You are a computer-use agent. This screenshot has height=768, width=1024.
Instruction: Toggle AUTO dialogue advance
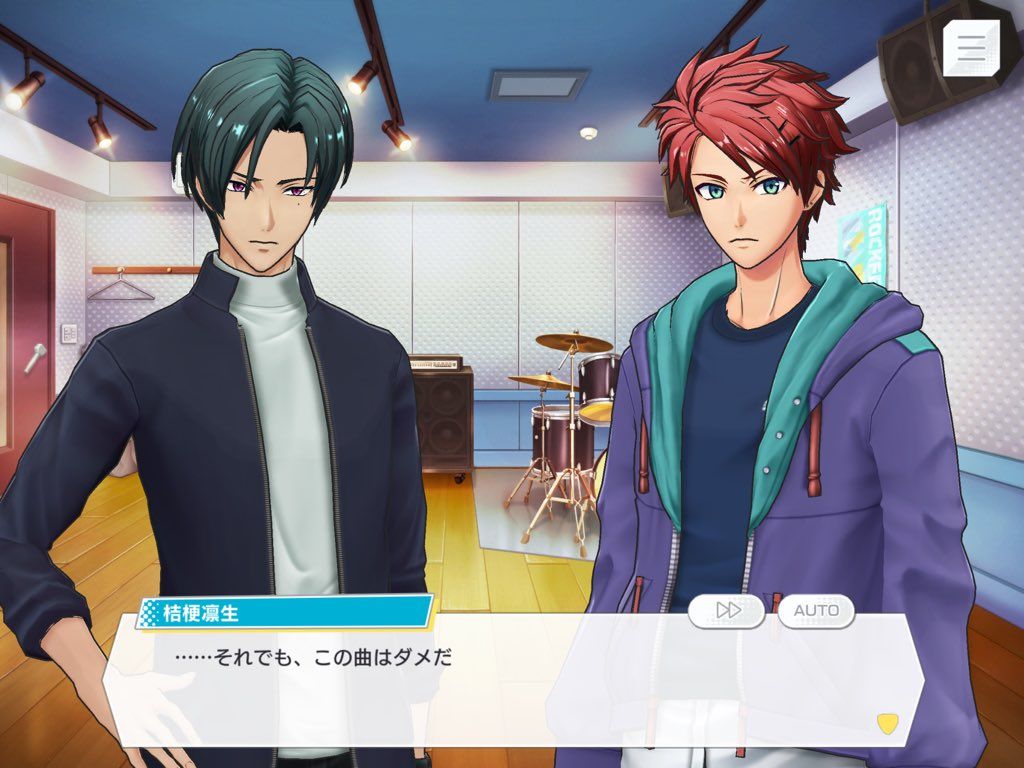[x=816, y=610]
